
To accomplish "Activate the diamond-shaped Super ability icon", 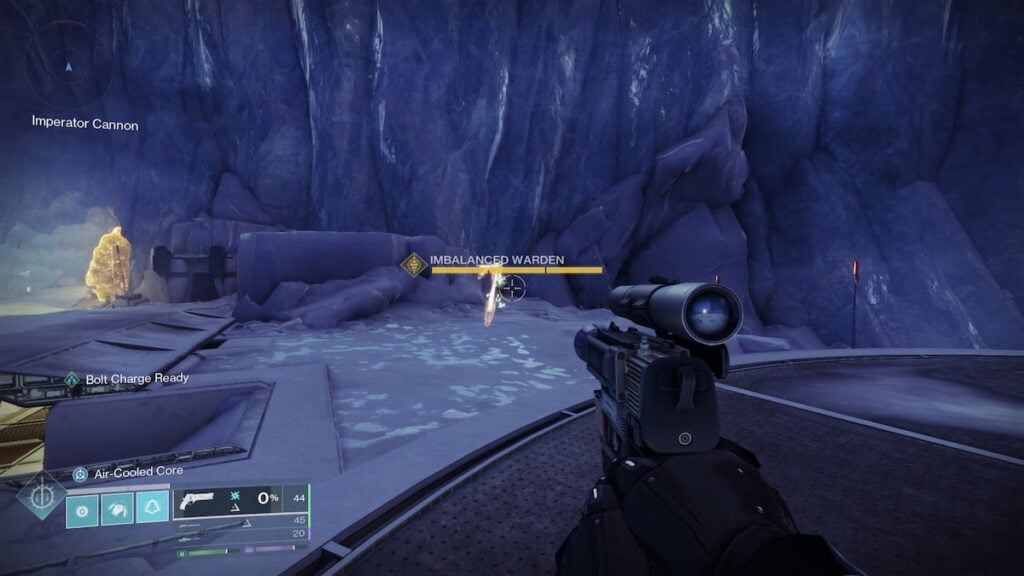I will [x=42, y=496].
